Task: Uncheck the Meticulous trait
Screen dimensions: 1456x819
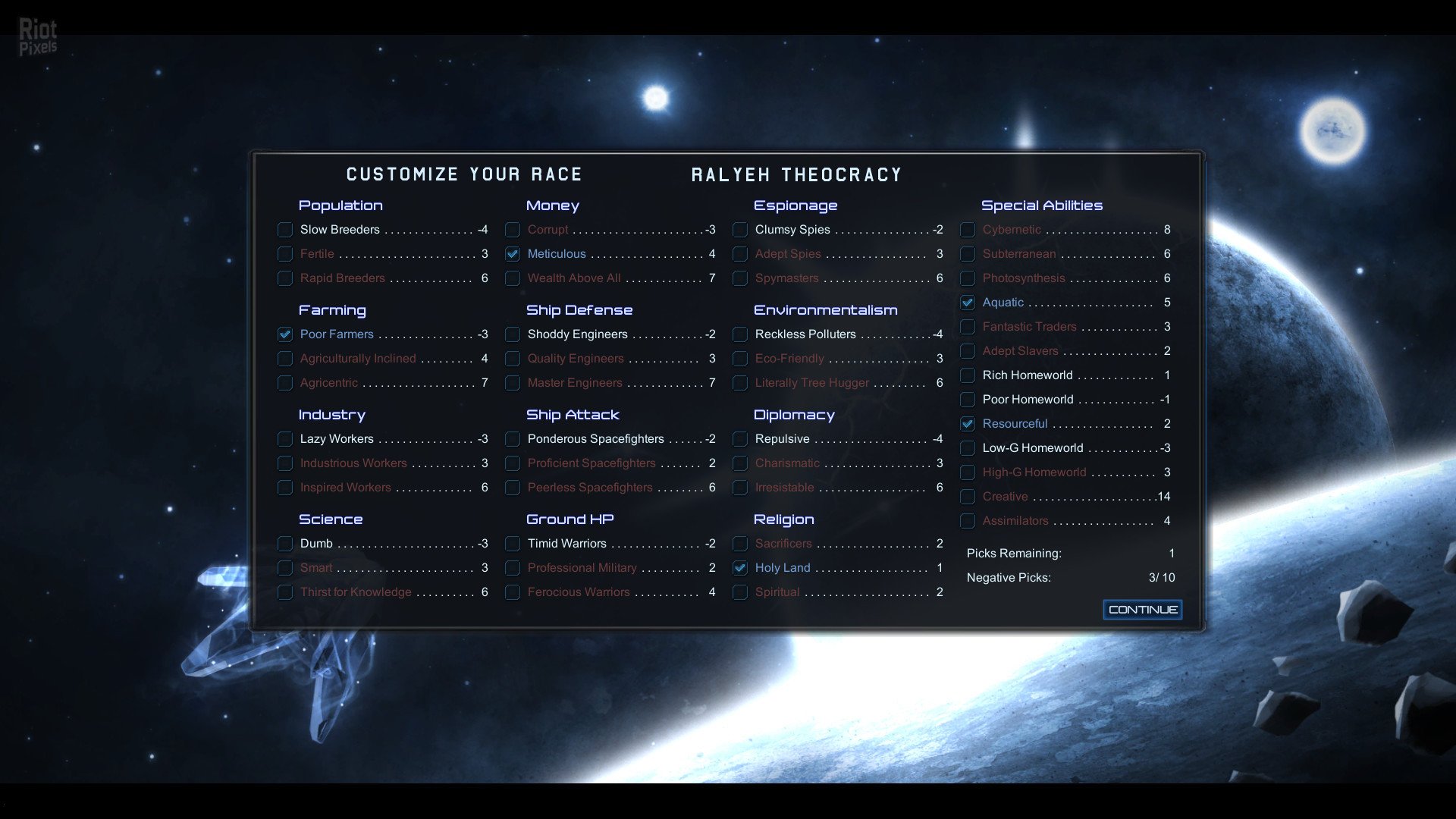Action: 513,254
